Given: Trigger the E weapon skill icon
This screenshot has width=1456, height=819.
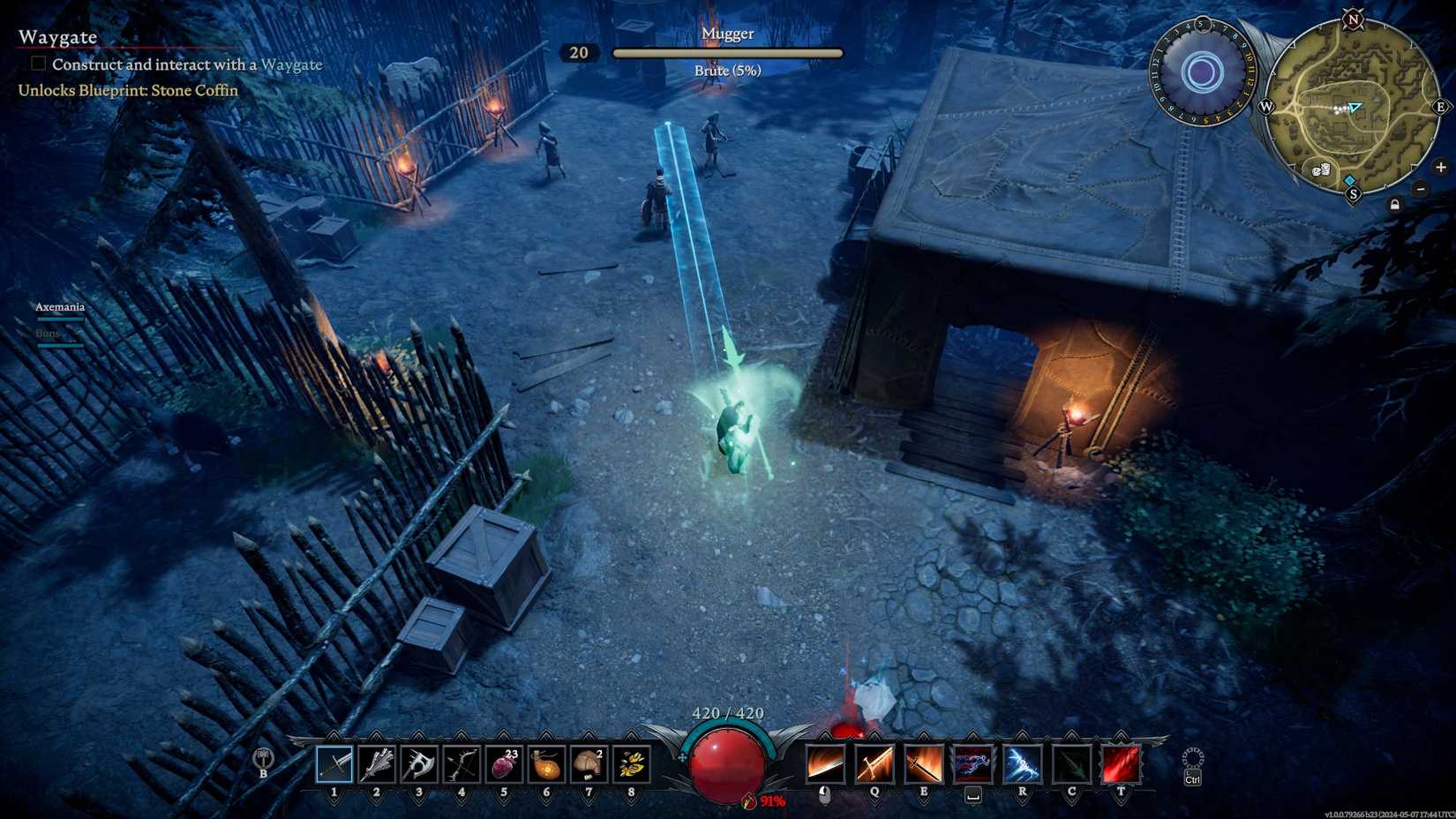Looking at the screenshot, I should pyautogui.click(x=923, y=764).
